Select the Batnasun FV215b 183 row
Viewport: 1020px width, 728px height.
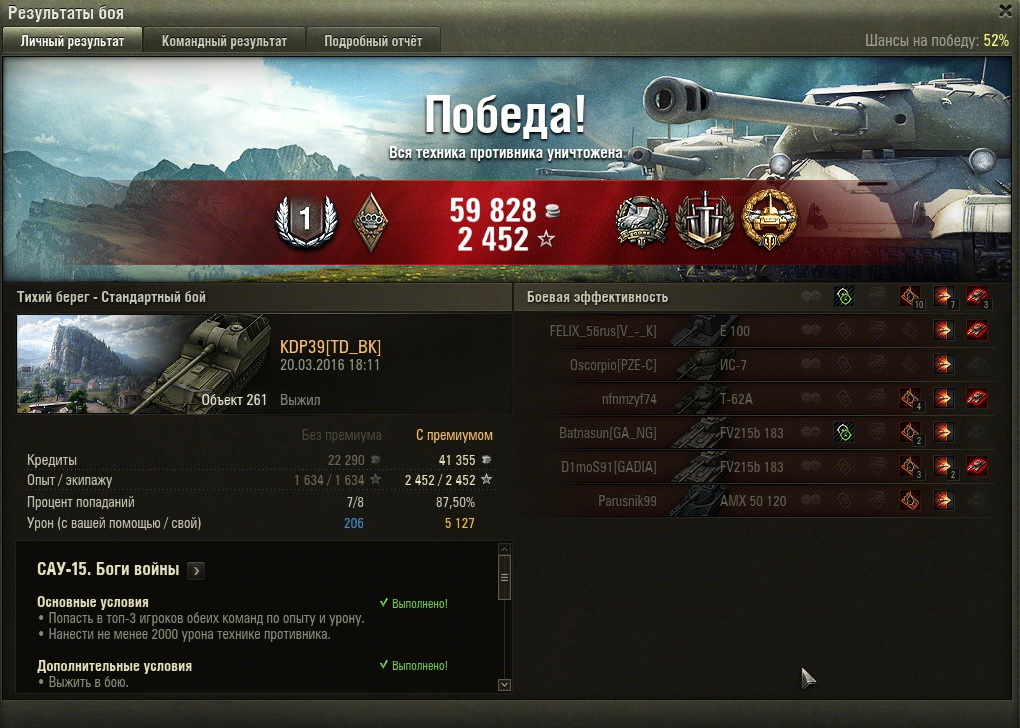coord(760,433)
